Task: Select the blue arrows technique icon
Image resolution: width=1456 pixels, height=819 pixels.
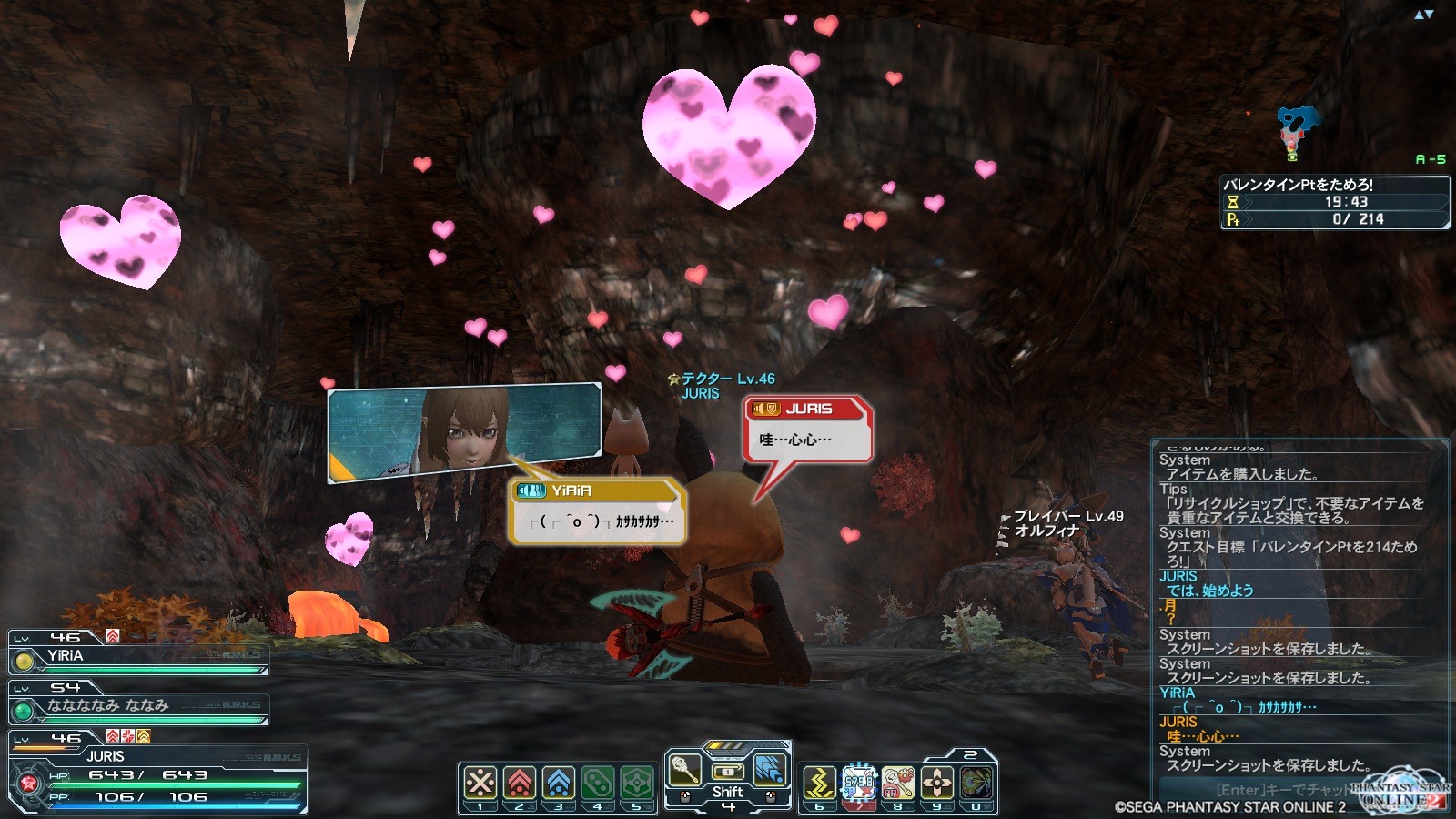Action: point(770,769)
